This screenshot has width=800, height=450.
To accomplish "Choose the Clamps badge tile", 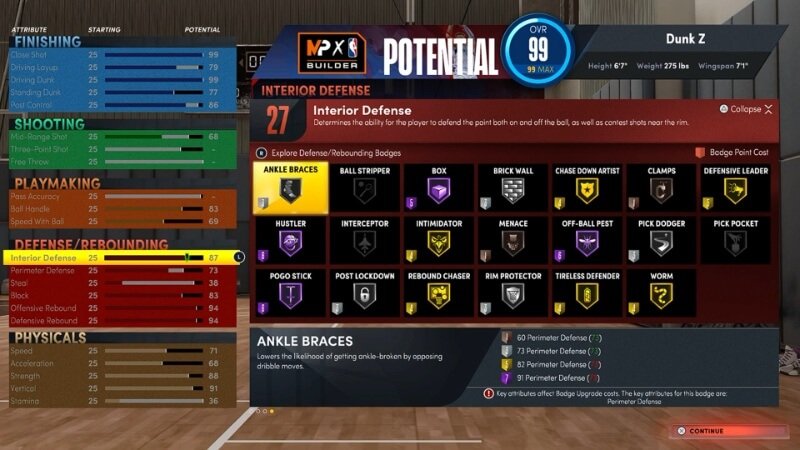I will (x=661, y=188).
